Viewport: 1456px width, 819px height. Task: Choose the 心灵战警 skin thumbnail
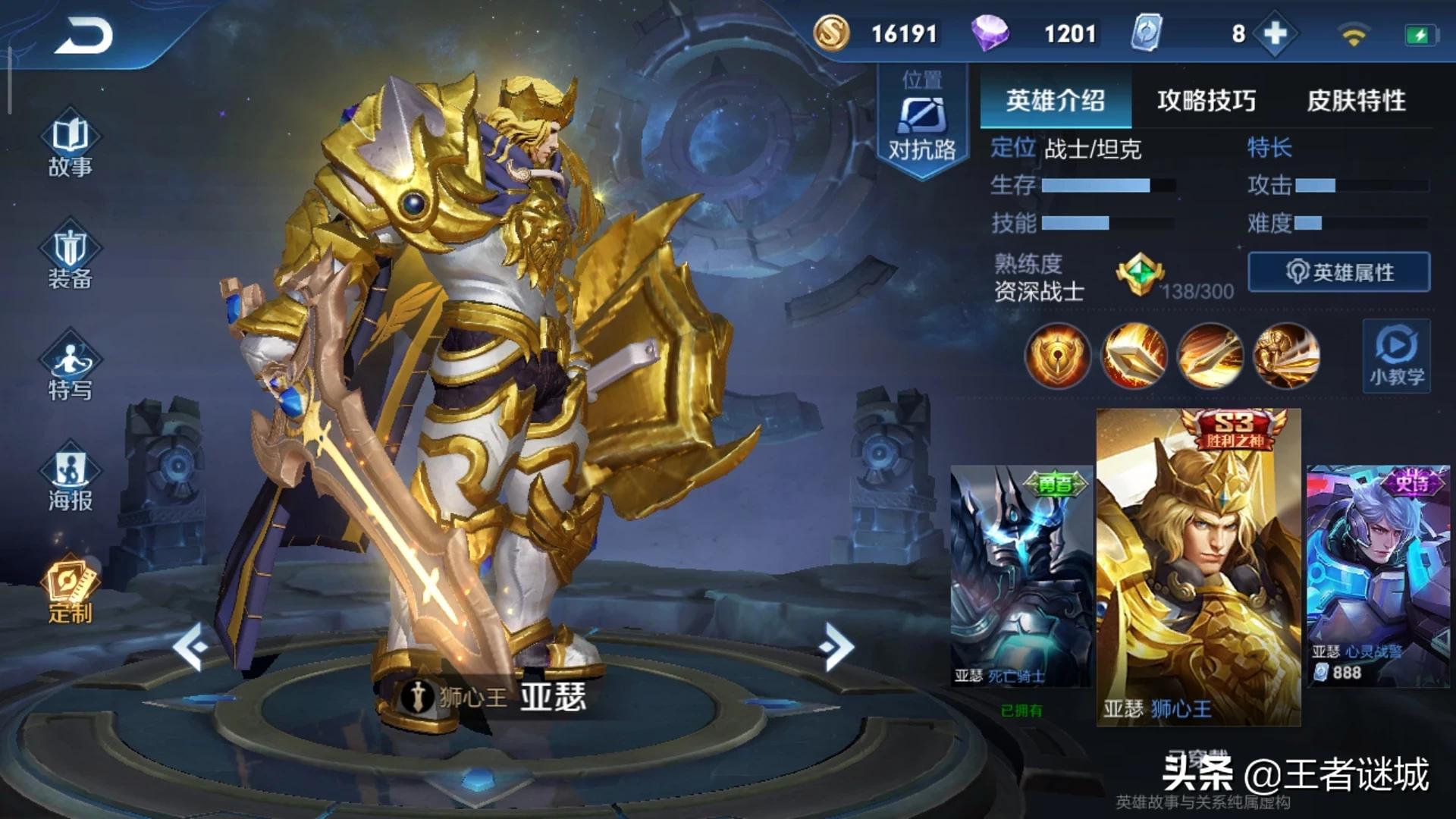point(1378,576)
